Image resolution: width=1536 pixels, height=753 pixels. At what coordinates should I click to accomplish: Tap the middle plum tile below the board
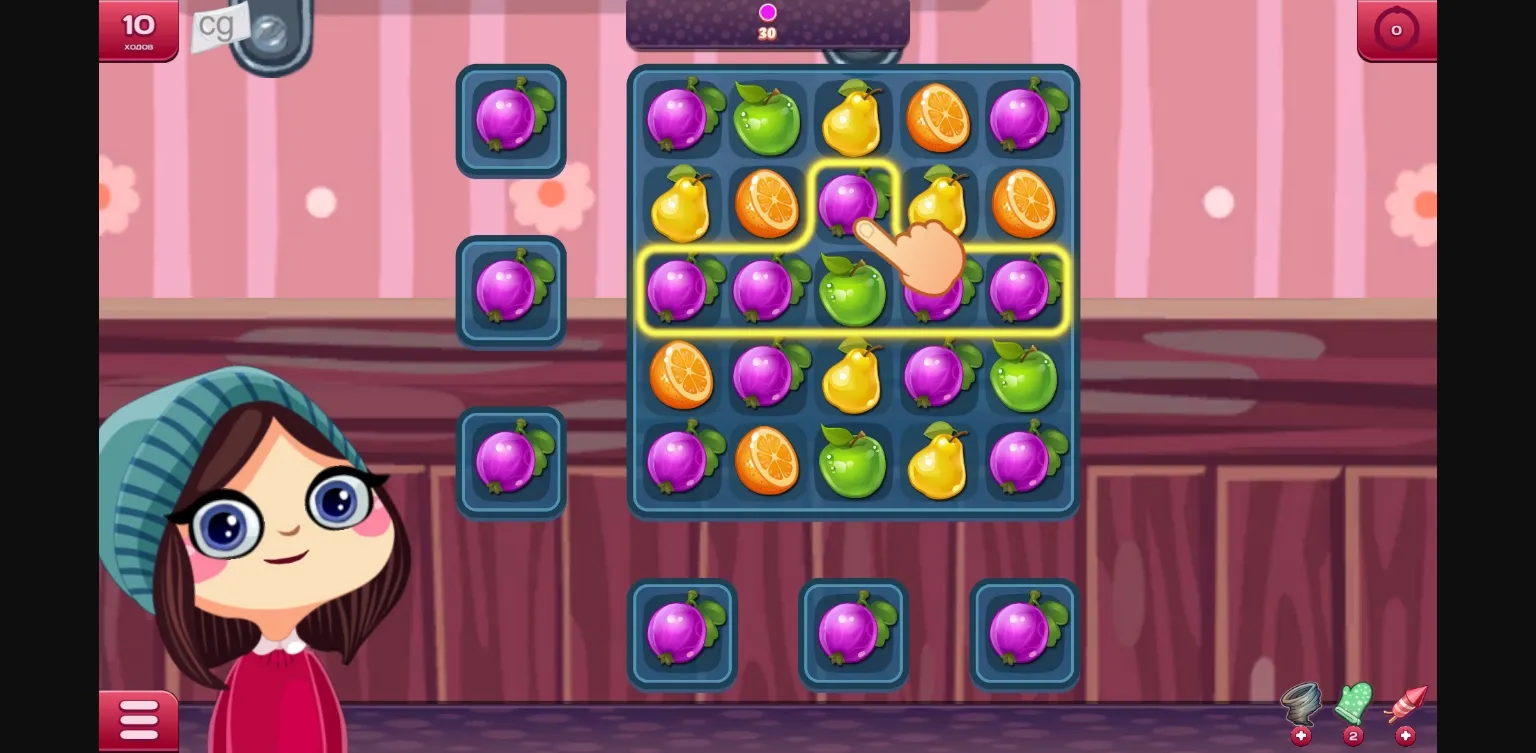[853, 633]
